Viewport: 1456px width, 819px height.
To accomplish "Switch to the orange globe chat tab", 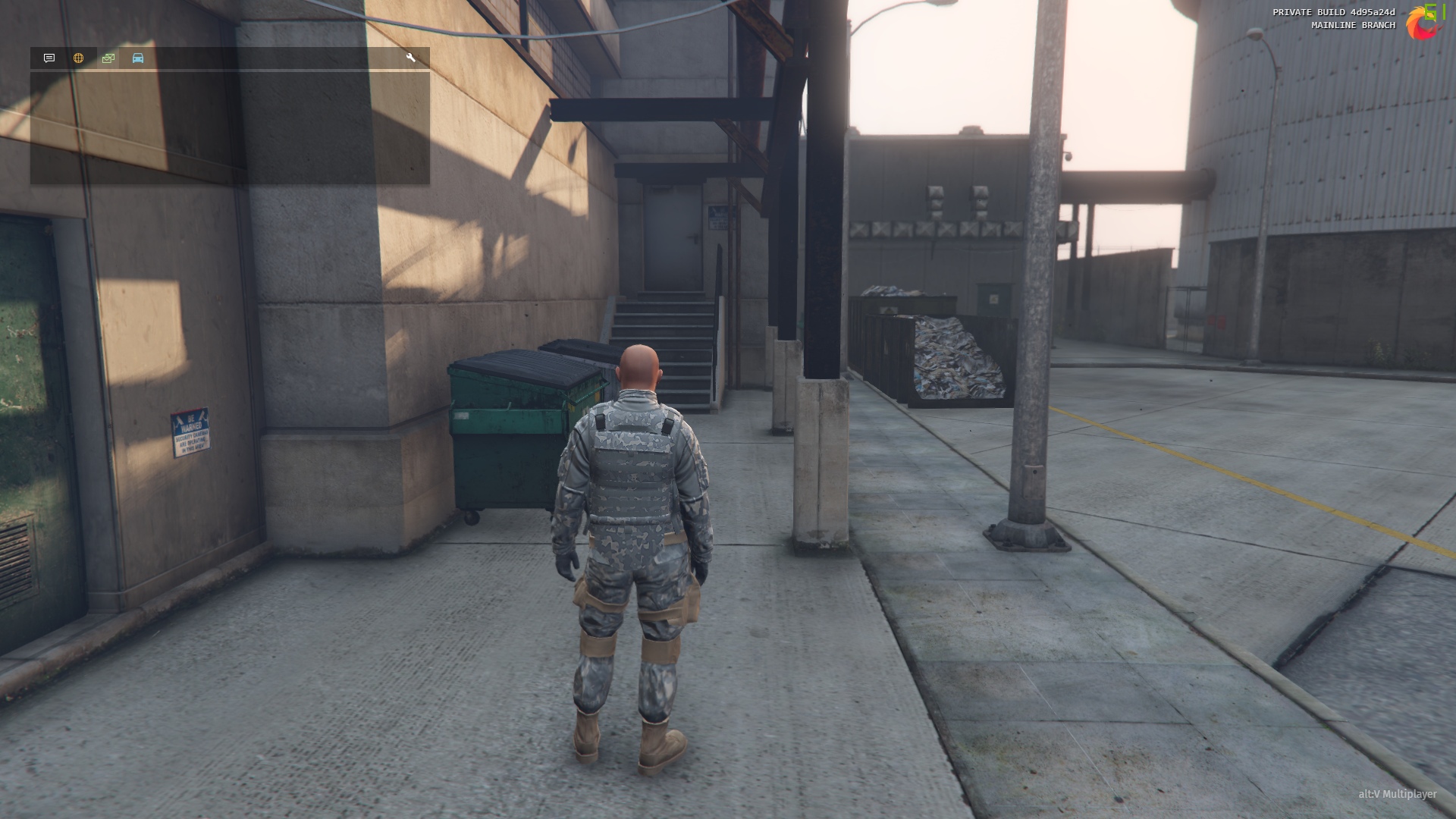I will [x=78, y=58].
